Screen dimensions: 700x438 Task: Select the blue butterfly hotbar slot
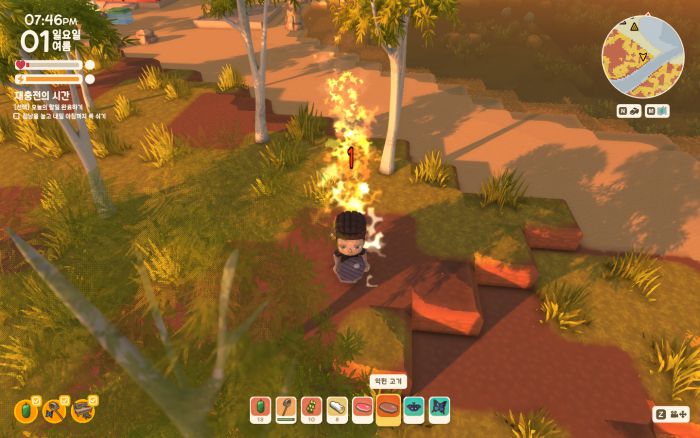point(439,408)
